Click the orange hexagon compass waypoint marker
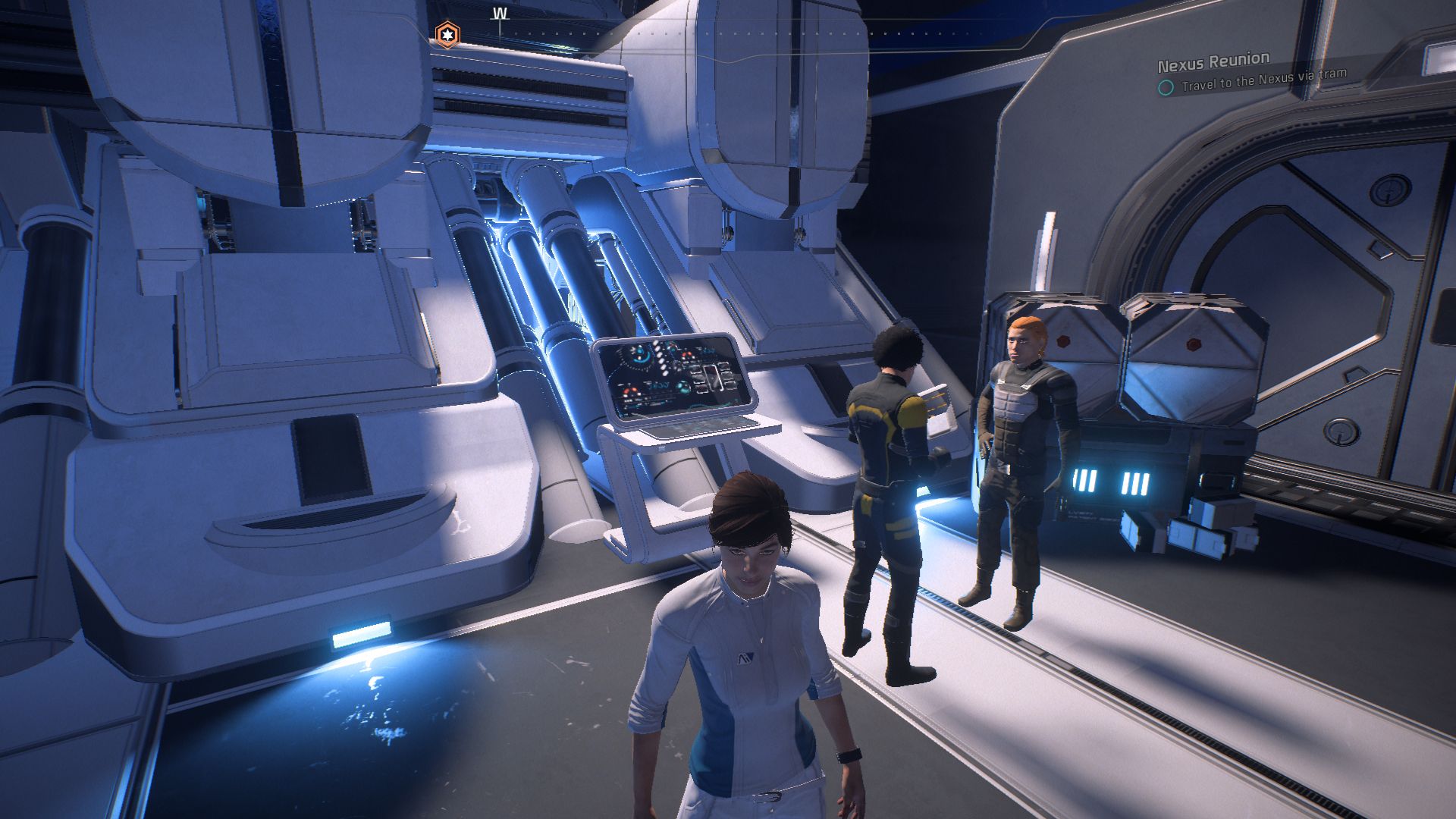Viewport: 1456px width, 819px height. pyautogui.click(x=447, y=34)
